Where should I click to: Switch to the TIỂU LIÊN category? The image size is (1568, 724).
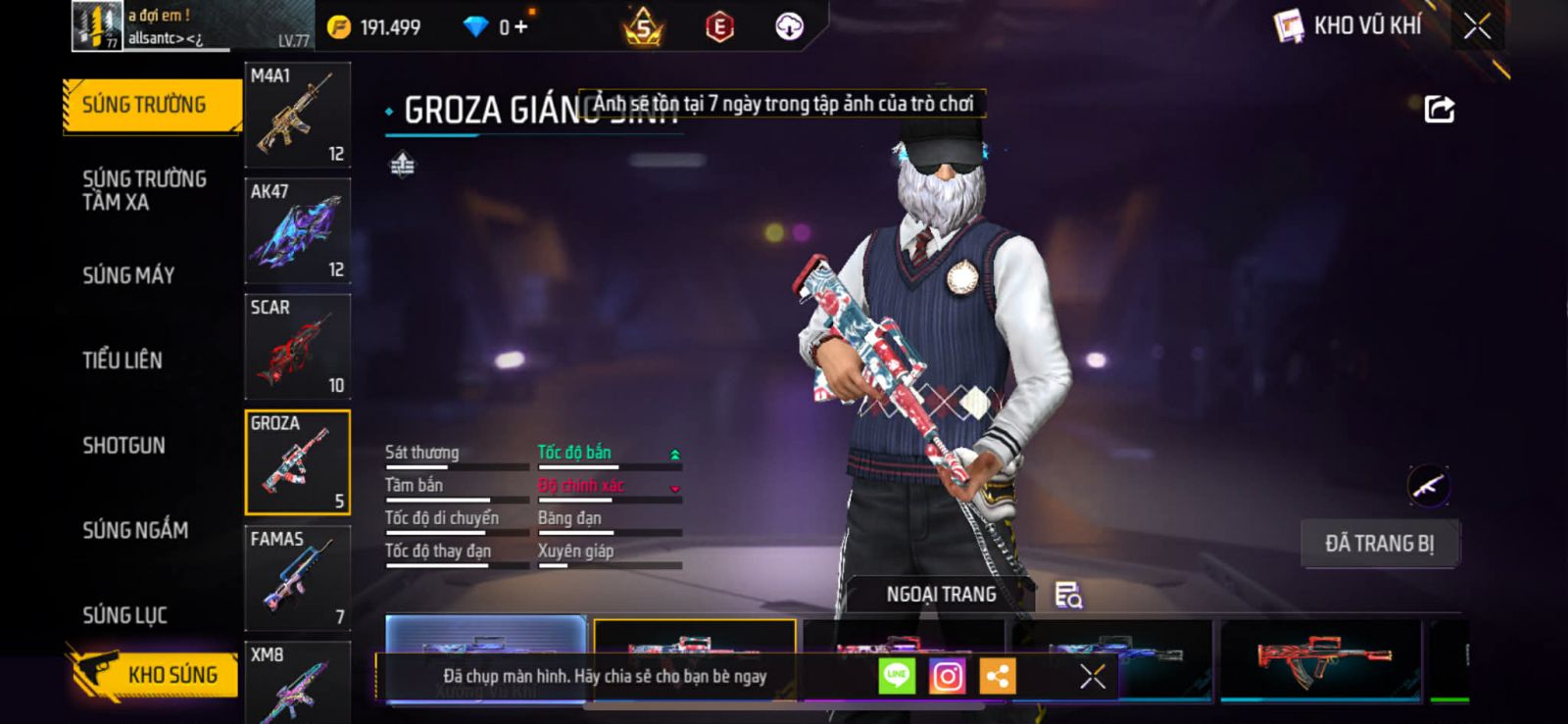coord(122,361)
